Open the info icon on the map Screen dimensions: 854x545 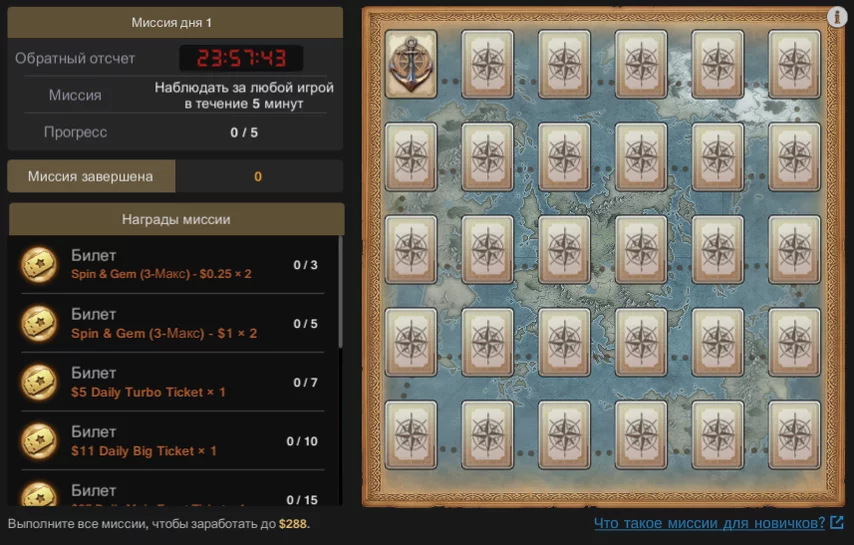point(837,17)
